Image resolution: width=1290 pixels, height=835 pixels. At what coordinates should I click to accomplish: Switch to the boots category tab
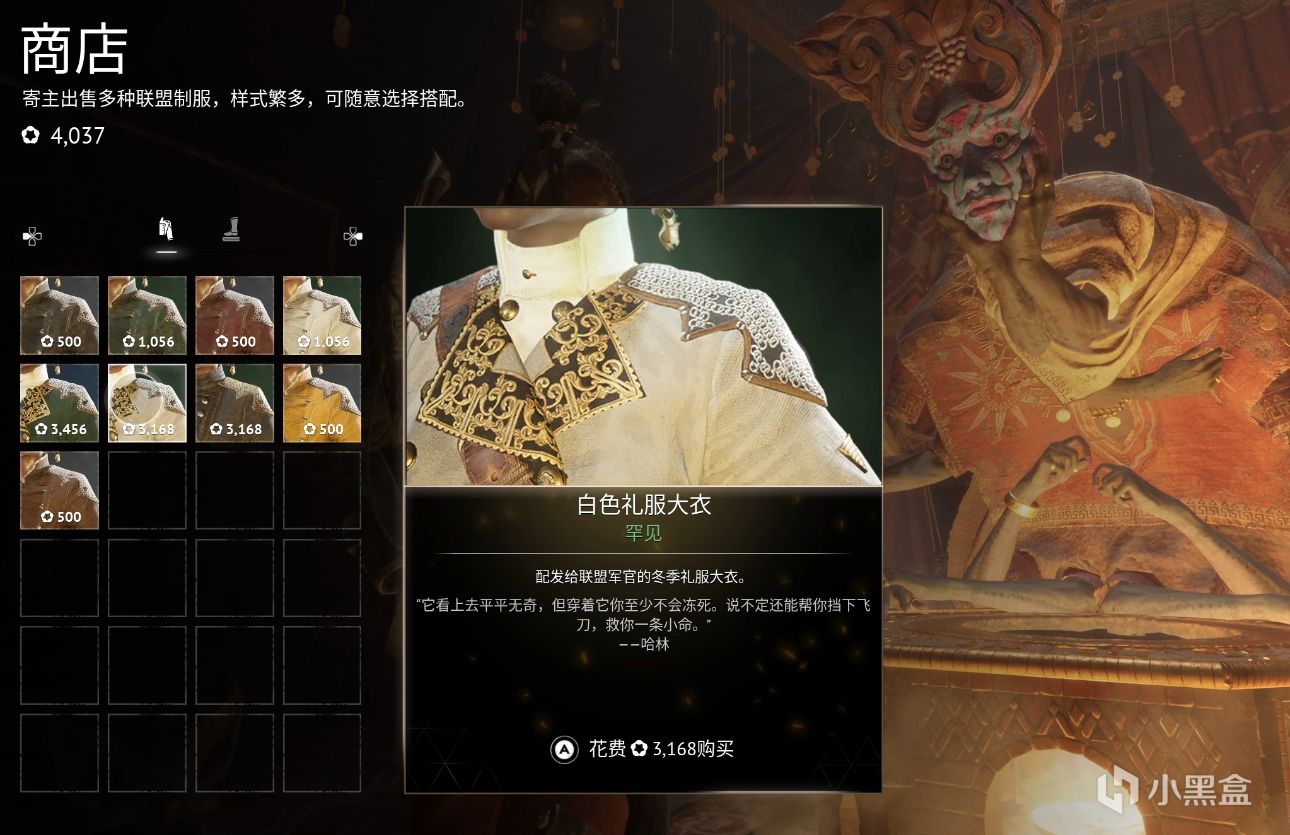(x=231, y=231)
